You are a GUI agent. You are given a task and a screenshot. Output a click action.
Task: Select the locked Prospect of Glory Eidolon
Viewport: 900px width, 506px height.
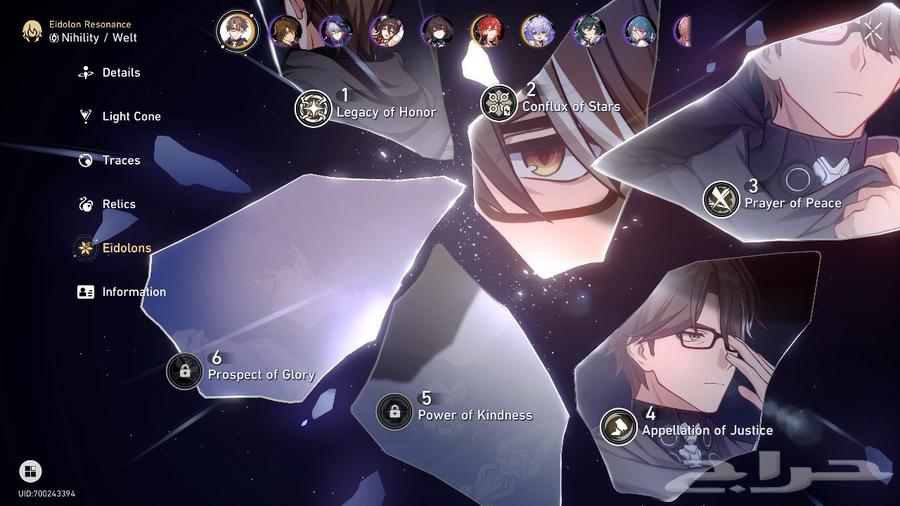pos(184,371)
